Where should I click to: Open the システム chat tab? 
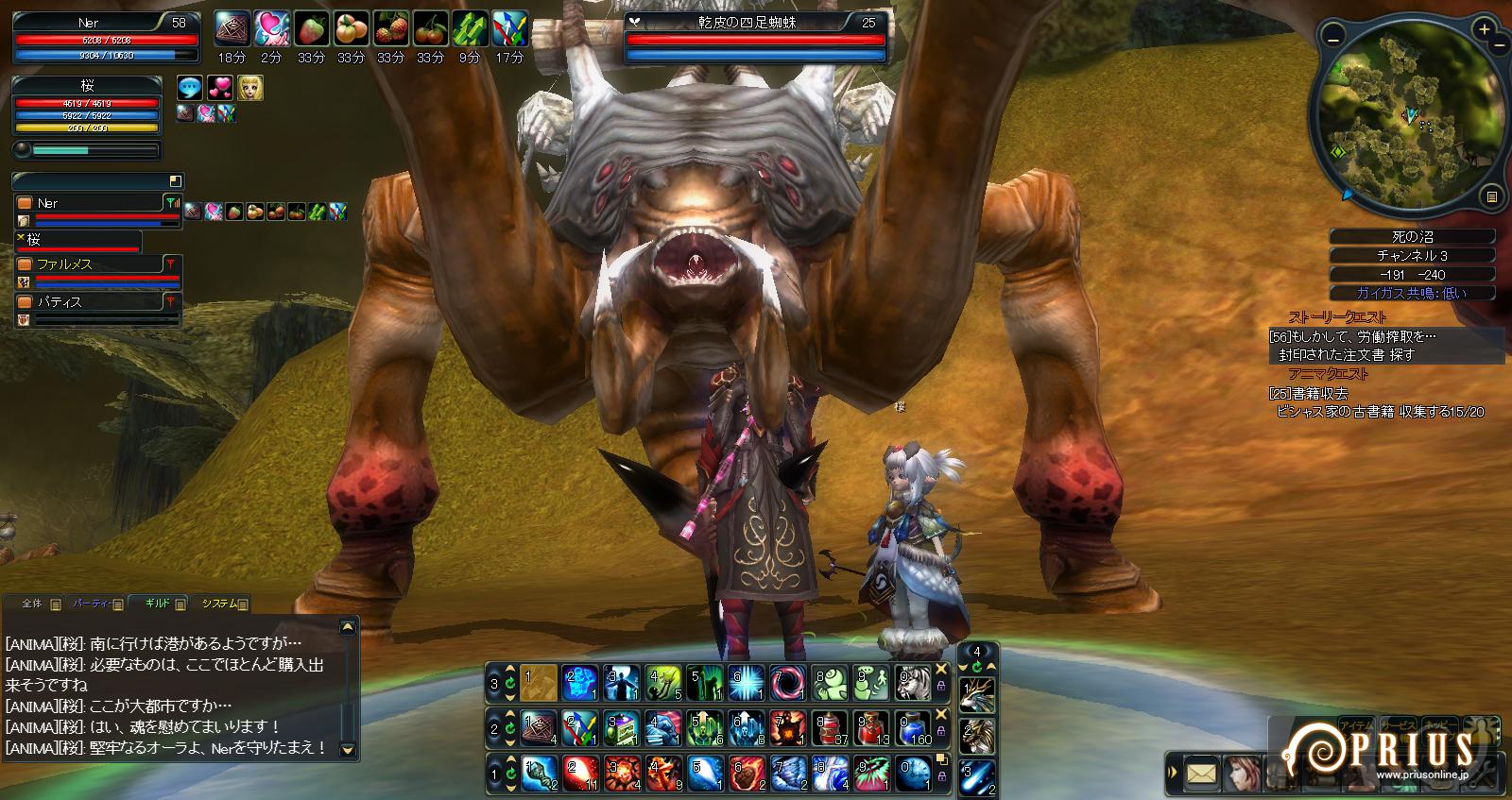point(221,604)
